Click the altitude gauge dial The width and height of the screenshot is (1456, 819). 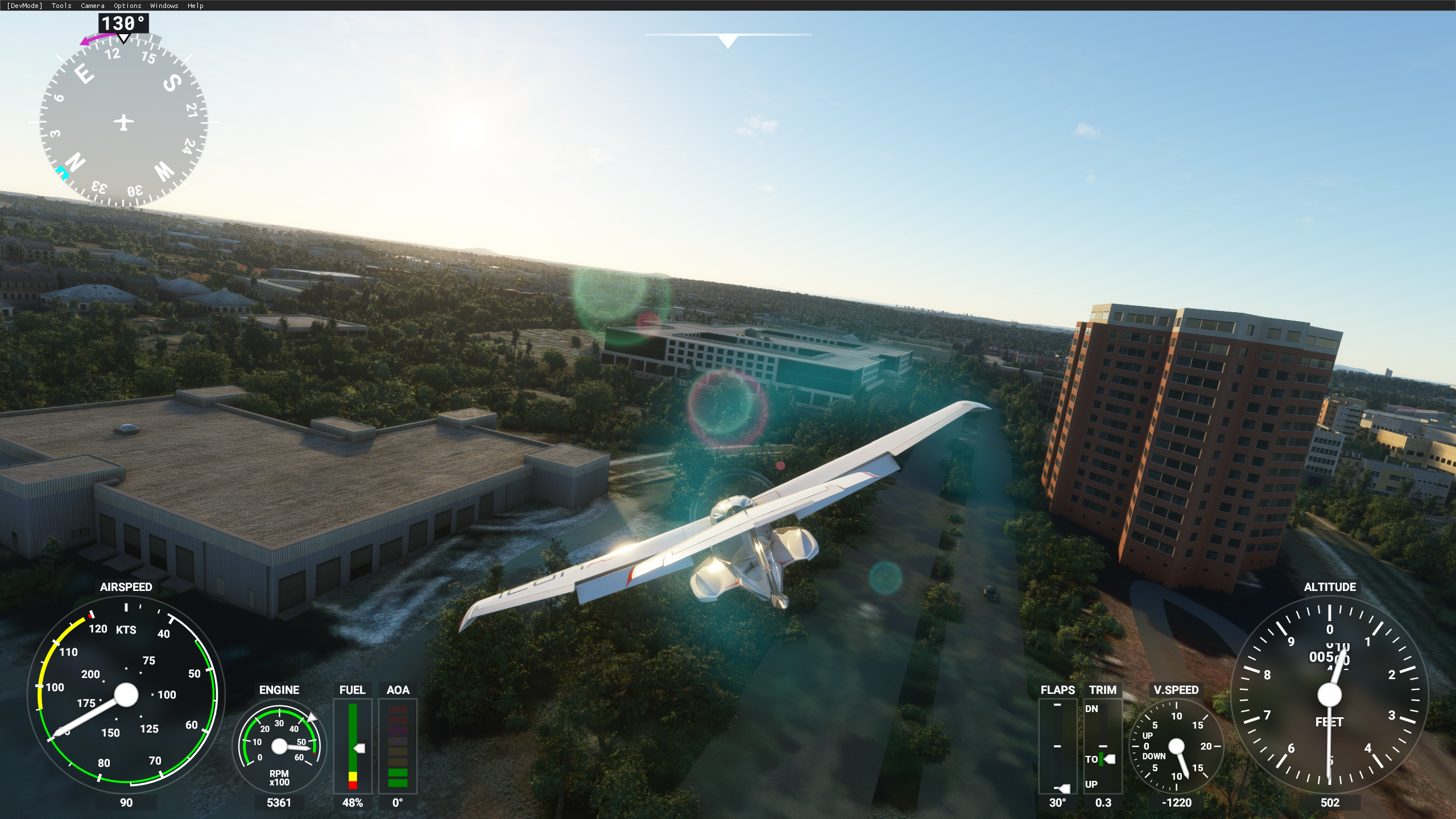(1329, 695)
